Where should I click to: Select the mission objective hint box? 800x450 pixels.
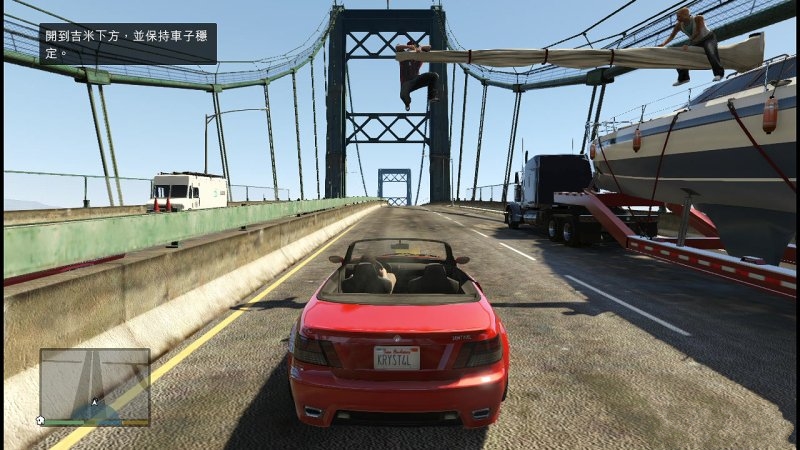click(x=128, y=44)
